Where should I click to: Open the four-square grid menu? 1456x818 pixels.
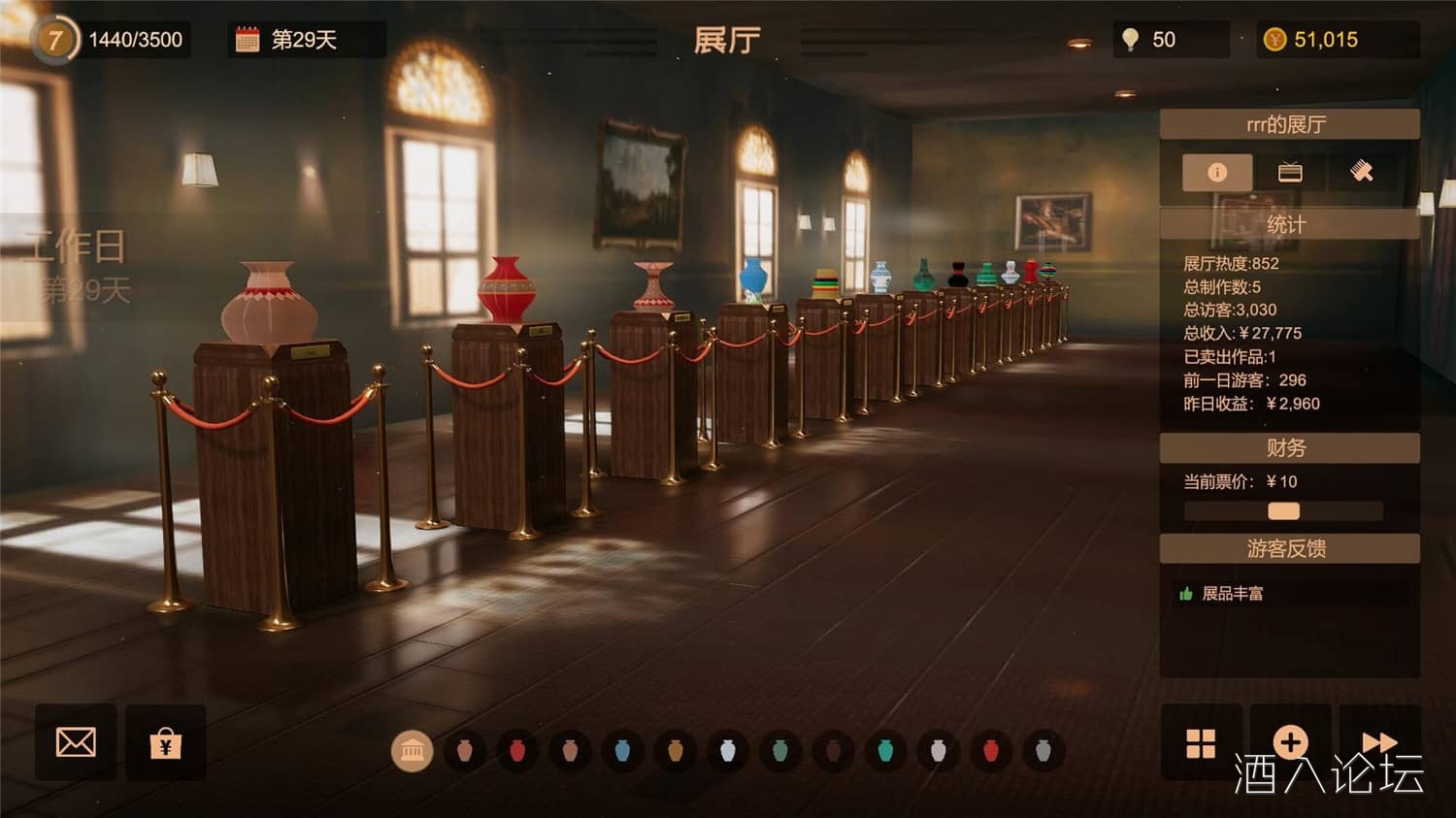(x=1201, y=743)
